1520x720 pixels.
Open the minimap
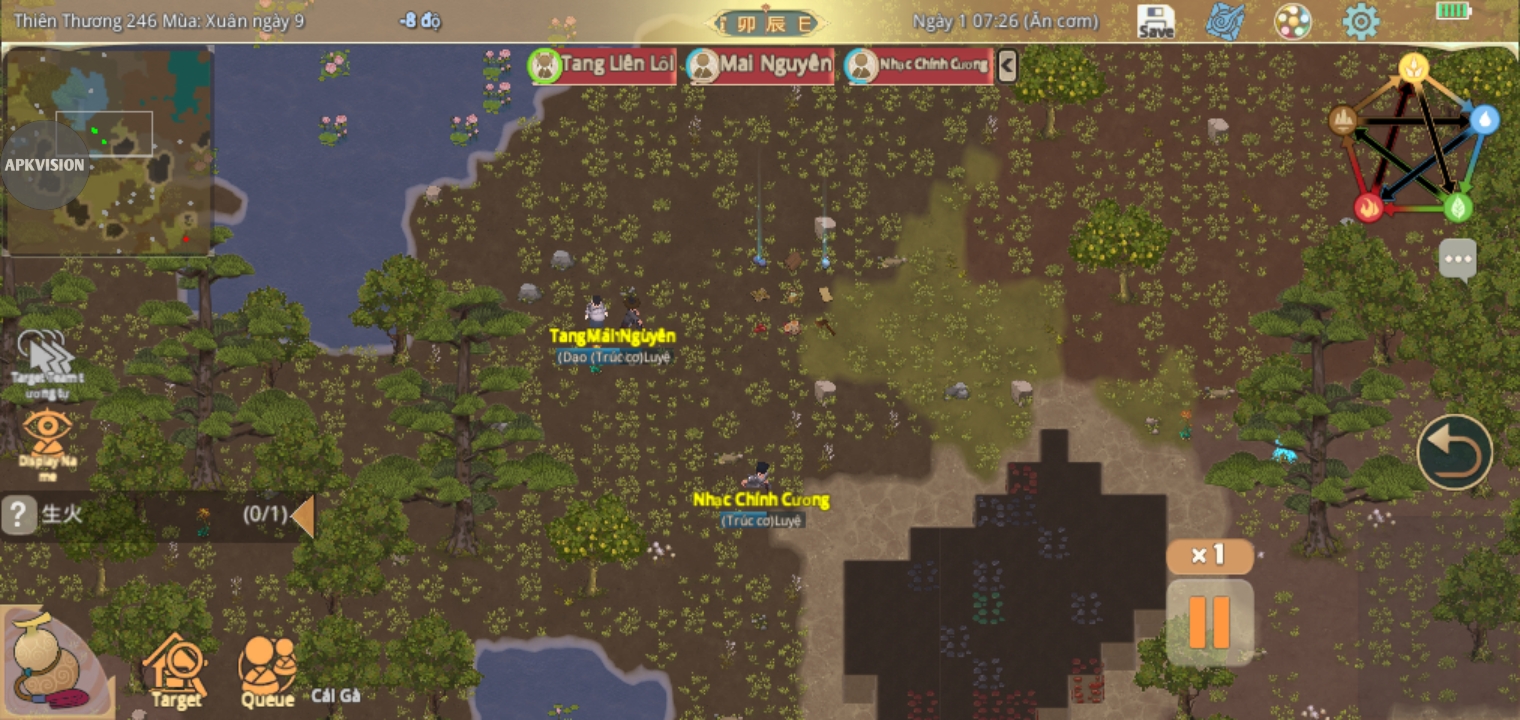point(109,150)
